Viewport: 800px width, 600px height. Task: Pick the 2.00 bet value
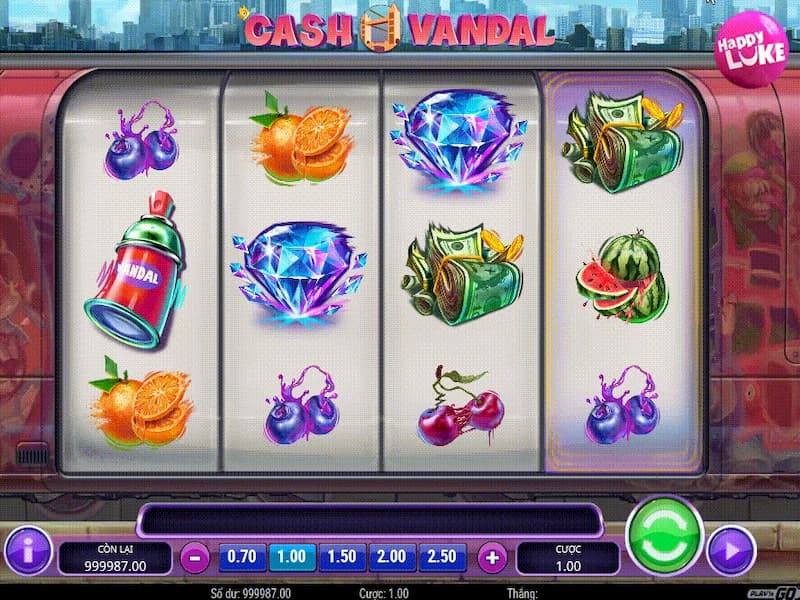coord(393,556)
